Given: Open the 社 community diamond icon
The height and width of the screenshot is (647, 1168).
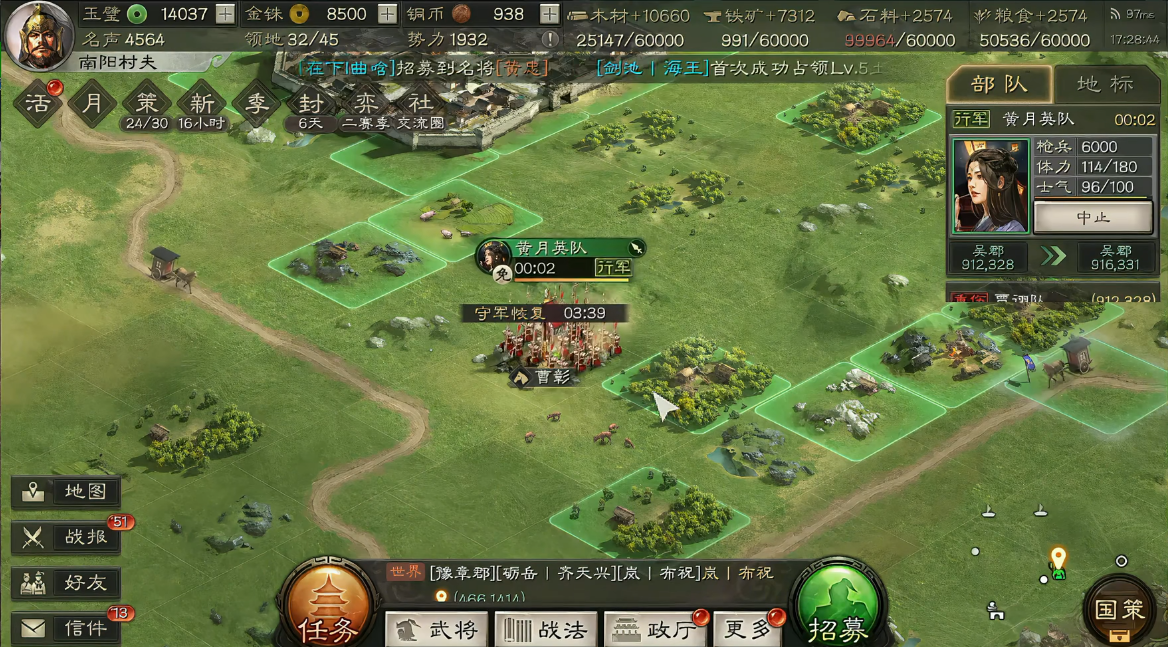Looking at the screenshot, I should coord(417,104).
